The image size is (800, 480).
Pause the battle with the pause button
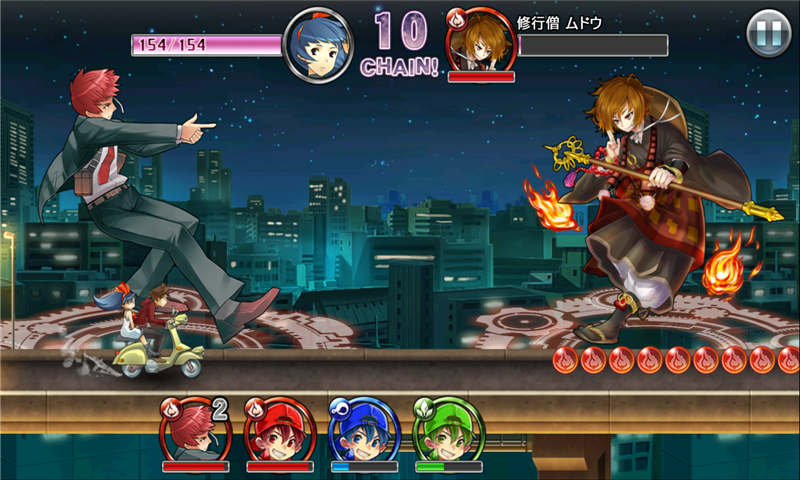(x=769, y=34)
